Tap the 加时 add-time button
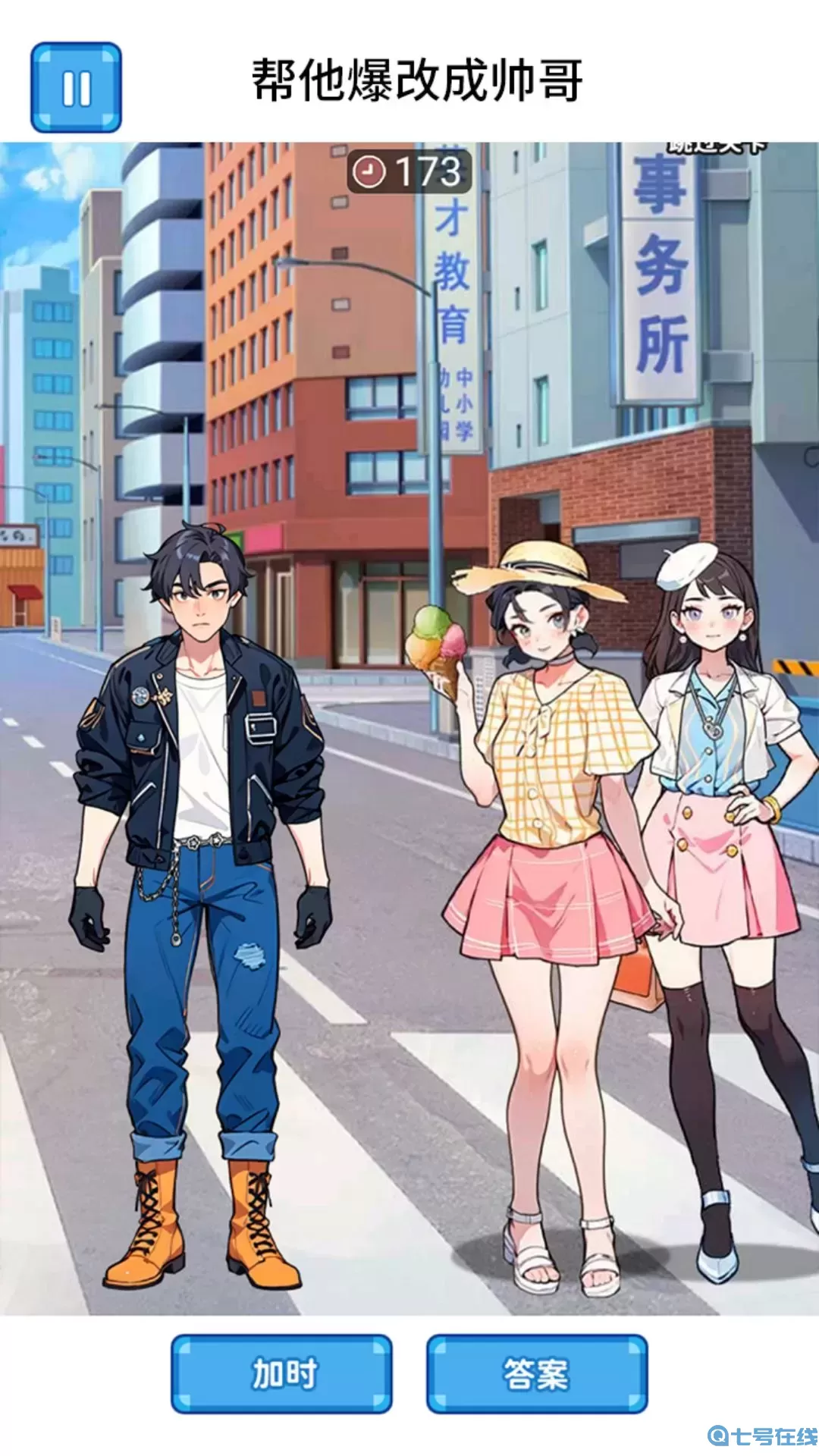Viewport: 819px width, 1456px height. pos(281,1373)
